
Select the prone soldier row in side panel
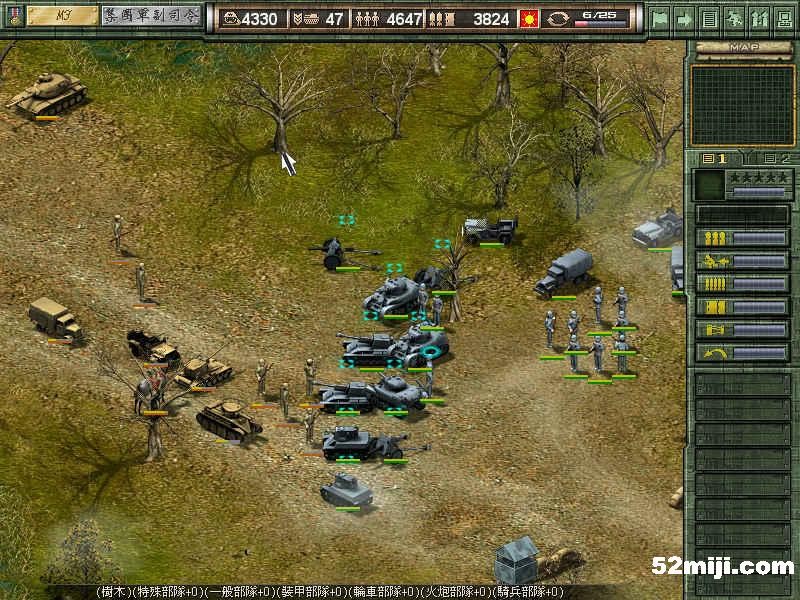pos(742,261)
